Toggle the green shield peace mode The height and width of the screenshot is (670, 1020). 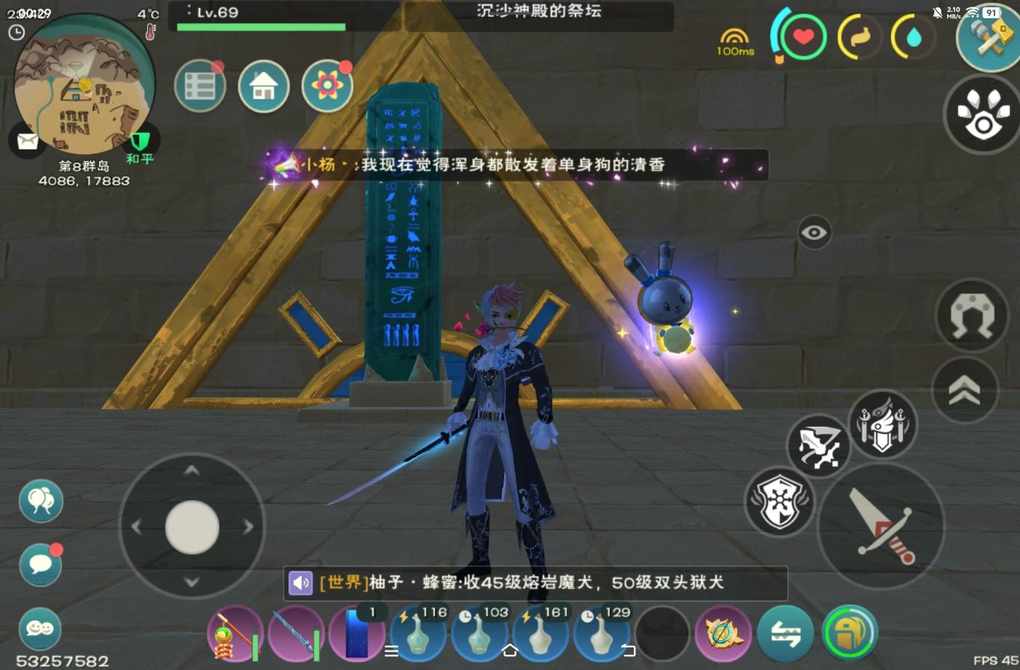coord(139,141)
